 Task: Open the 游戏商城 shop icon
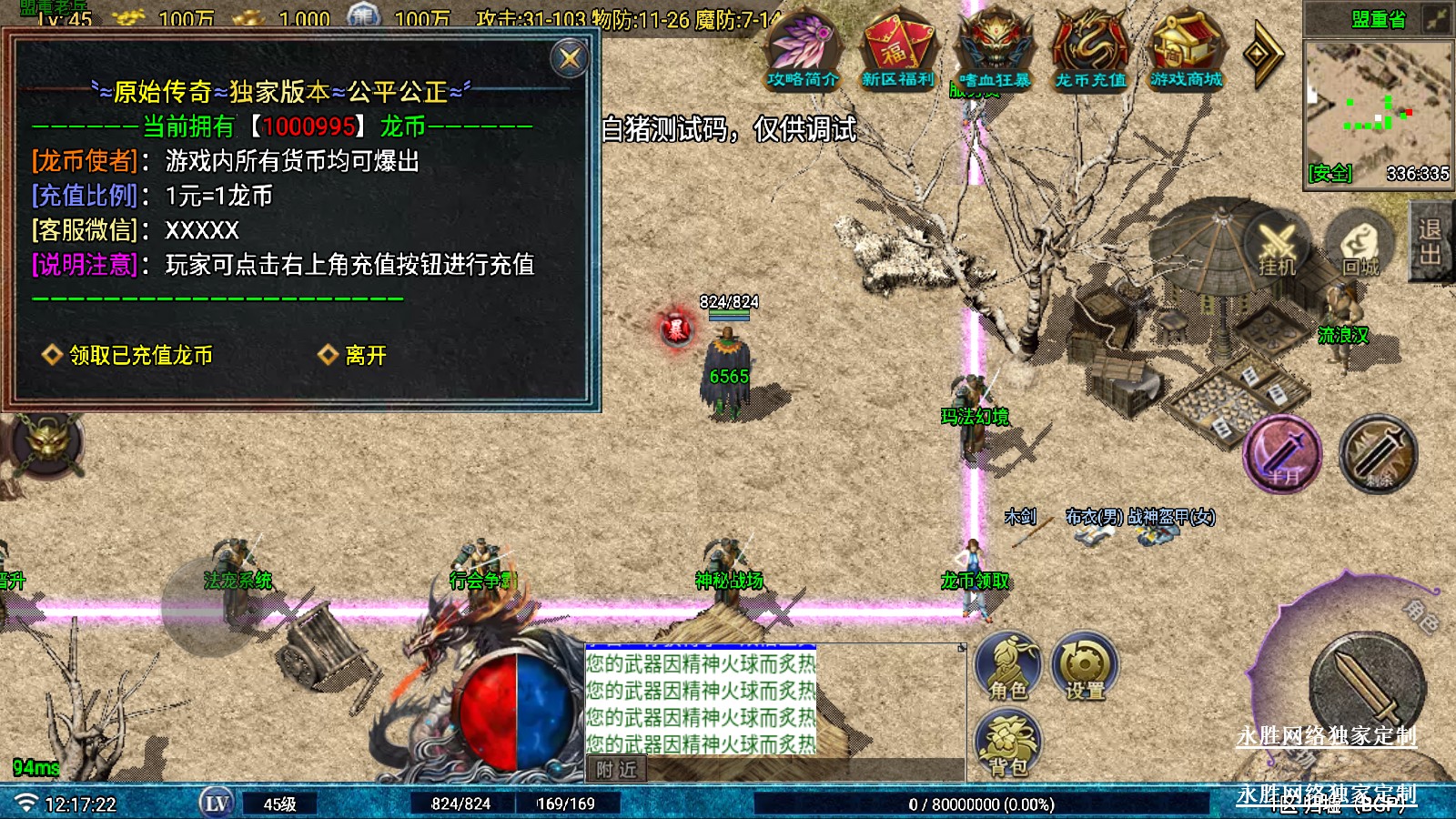[x=1186, y=50]
